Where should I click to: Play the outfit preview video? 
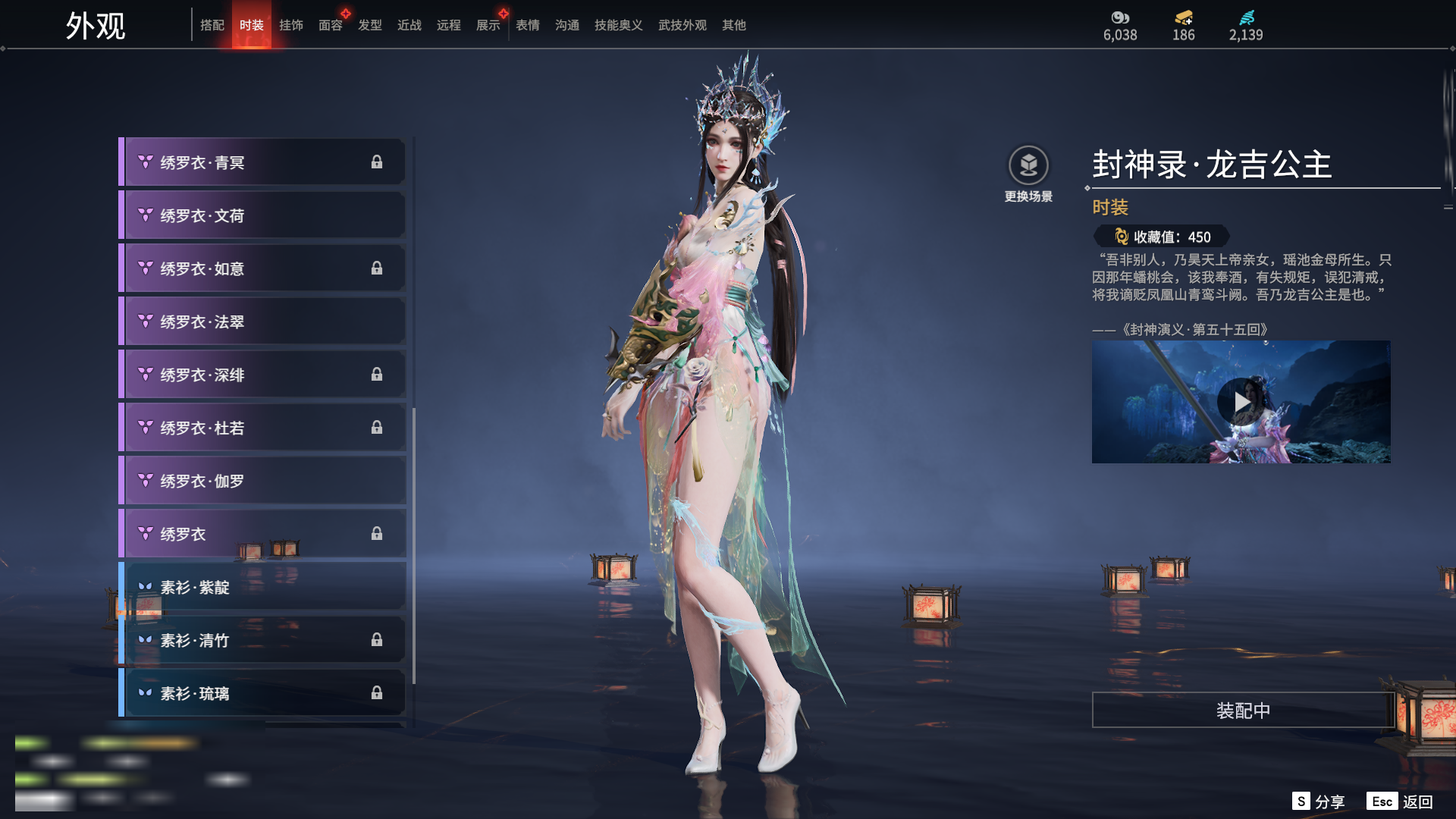point(1241,402)
